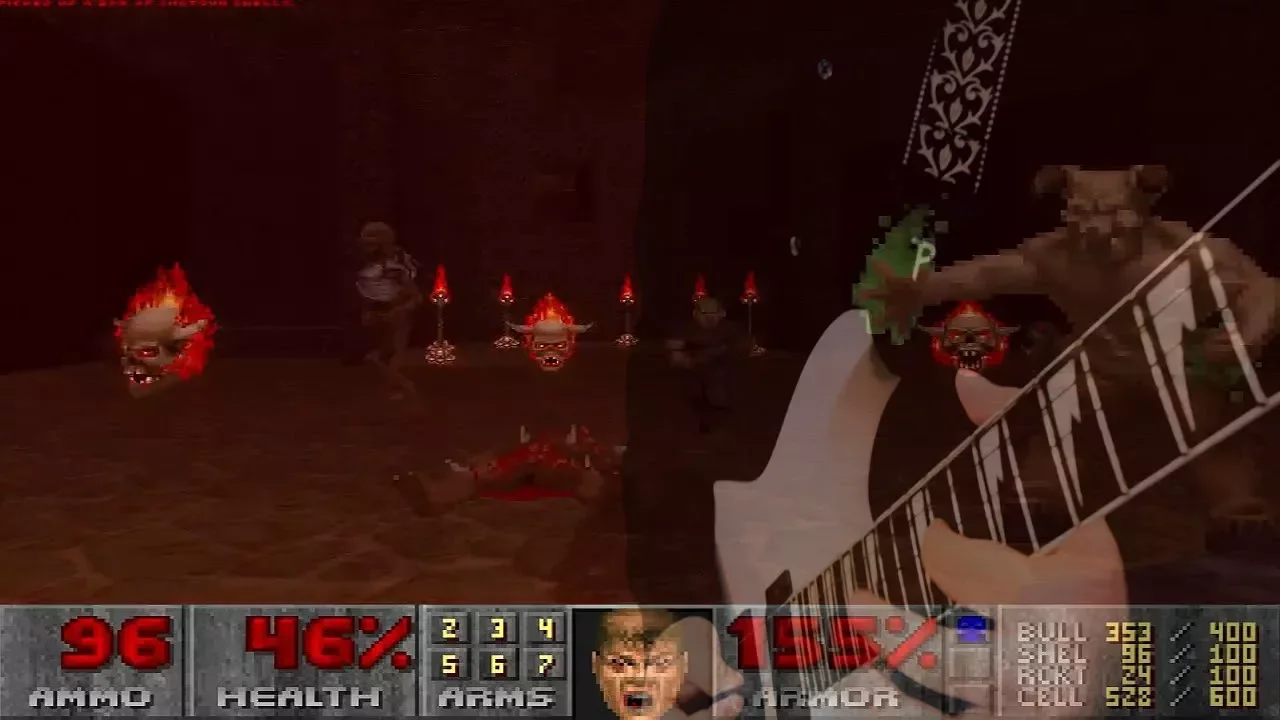This screenshot has height=720, width=1280.
Task: Choose weapon number 4 in ARMS
Action: (545, 629)
